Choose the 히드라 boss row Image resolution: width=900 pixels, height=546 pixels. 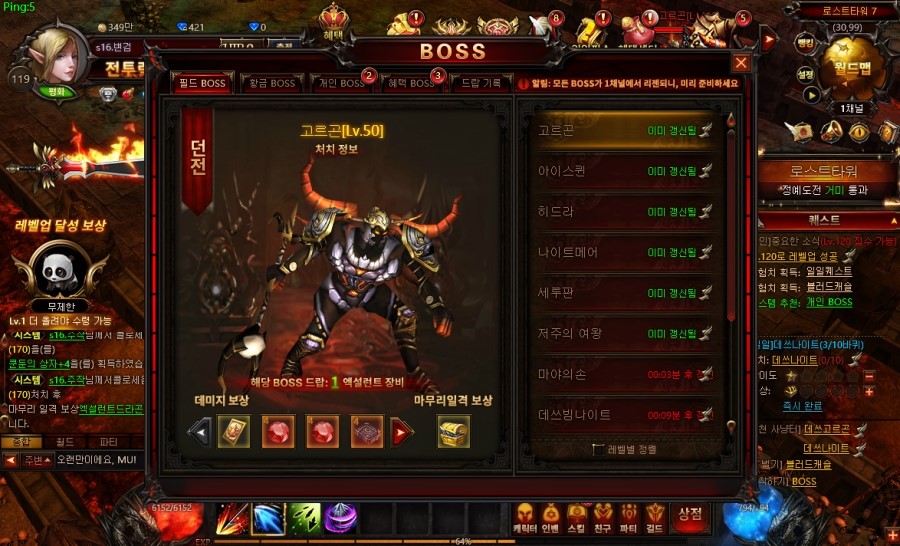[x=620, y=211]
